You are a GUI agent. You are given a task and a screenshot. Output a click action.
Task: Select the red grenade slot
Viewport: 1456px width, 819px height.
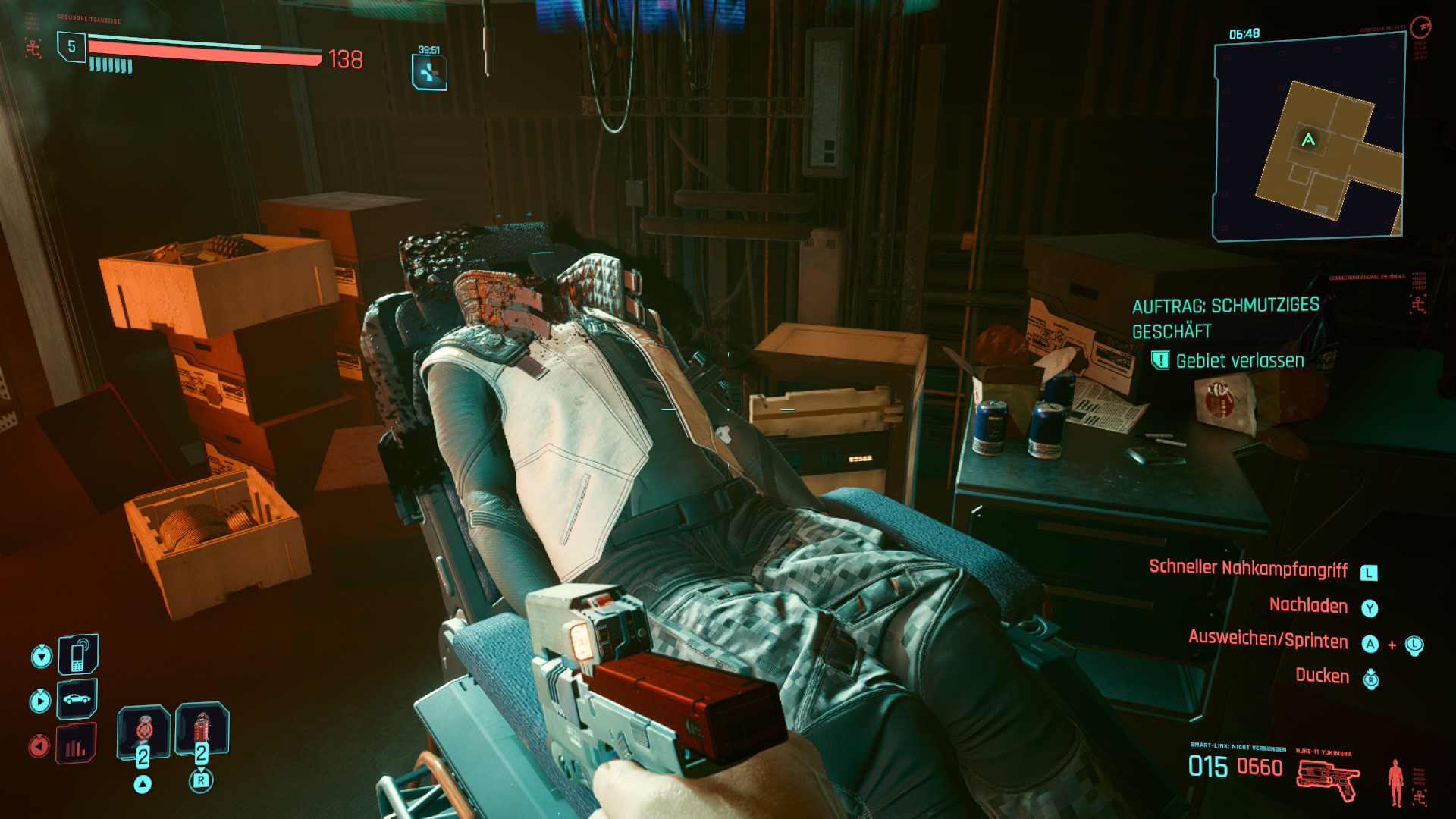point(202,730)
